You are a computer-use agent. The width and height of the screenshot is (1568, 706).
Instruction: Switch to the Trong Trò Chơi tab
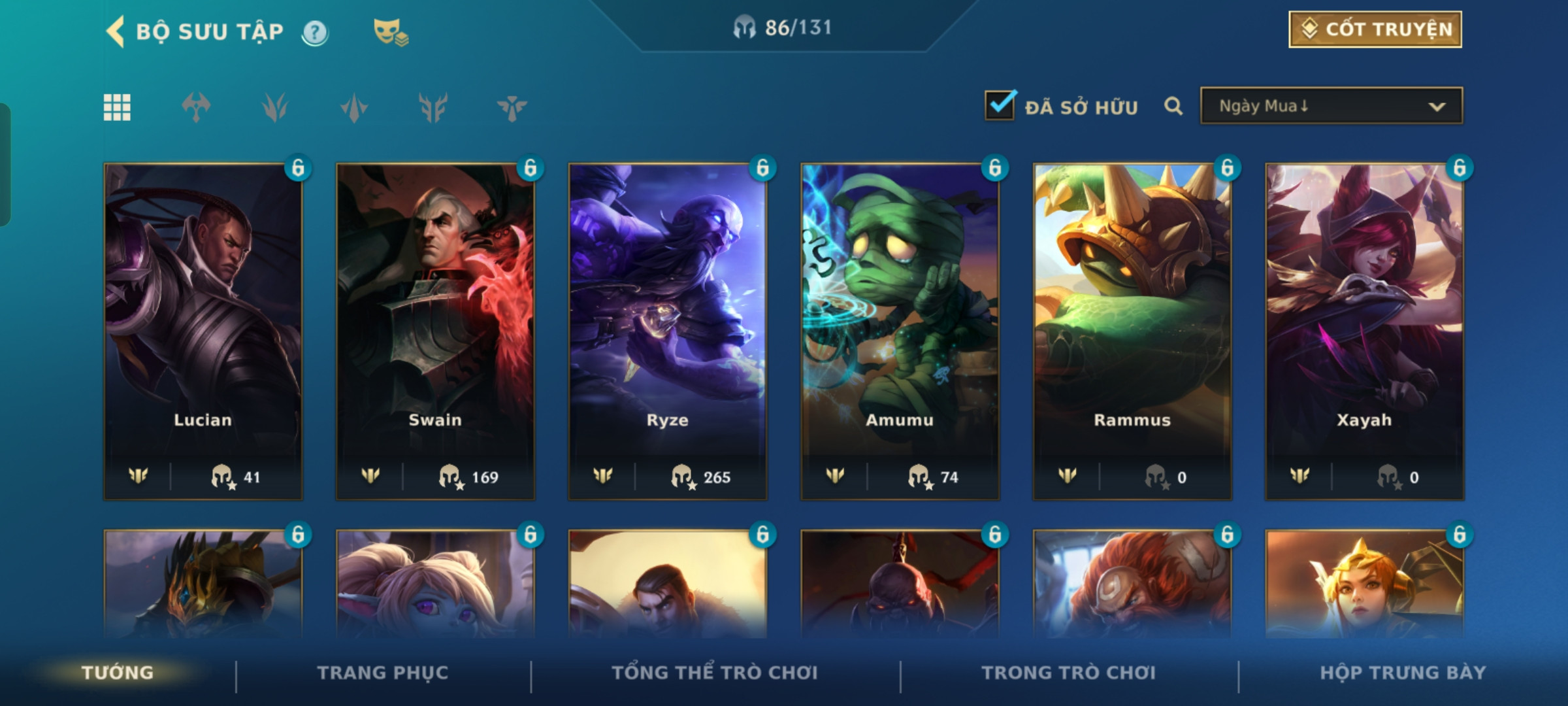(x=1069, y=673)
